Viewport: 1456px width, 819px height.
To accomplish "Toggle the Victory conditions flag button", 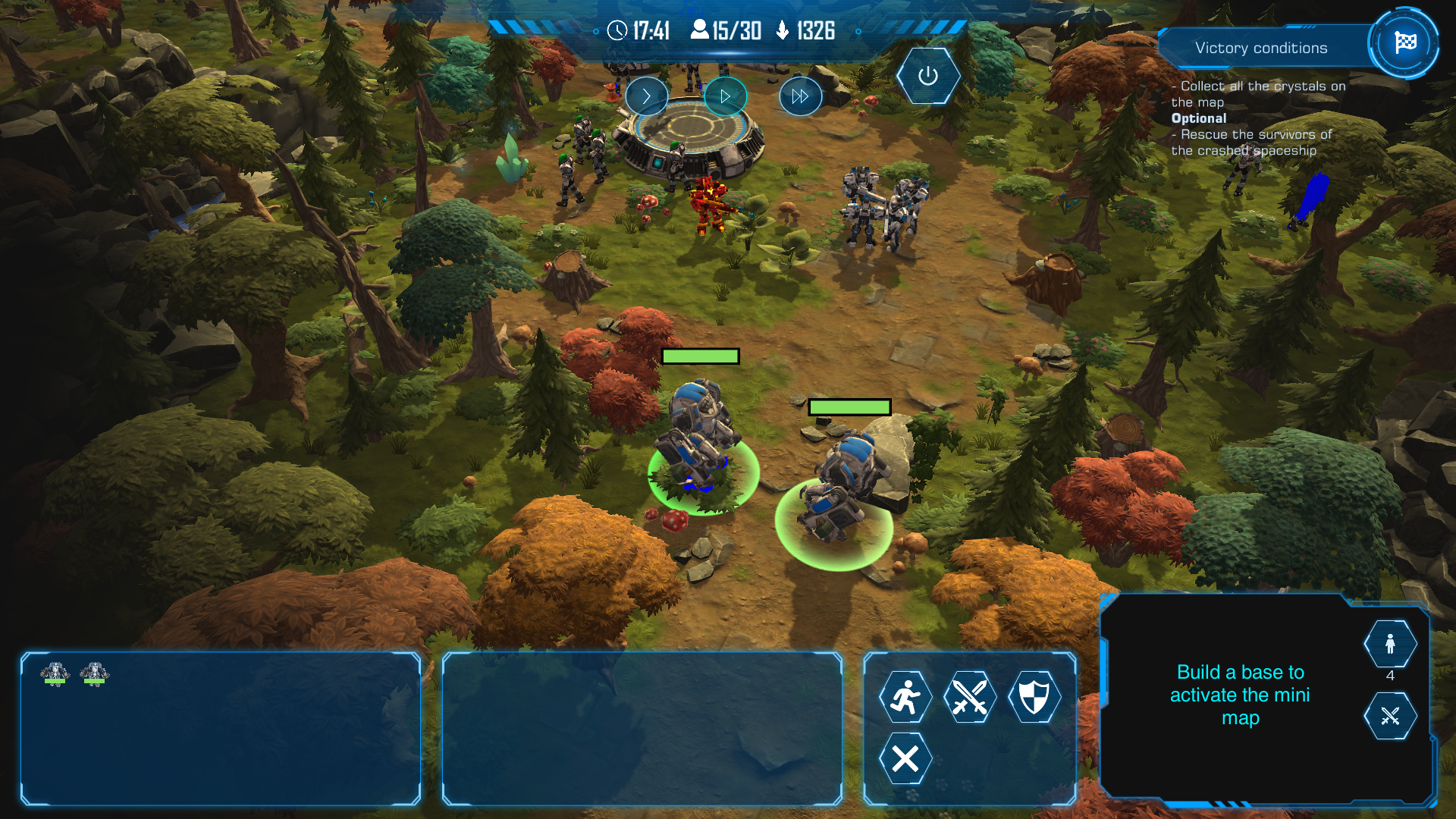I will pos(1404,43).
